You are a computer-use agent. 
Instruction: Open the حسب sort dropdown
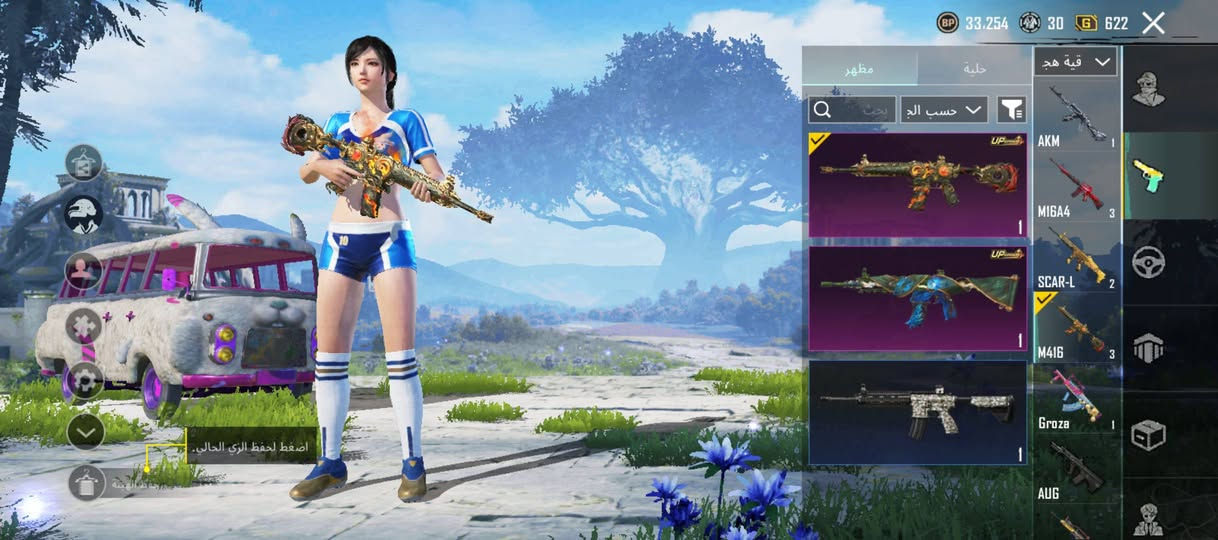click(944, 109)
